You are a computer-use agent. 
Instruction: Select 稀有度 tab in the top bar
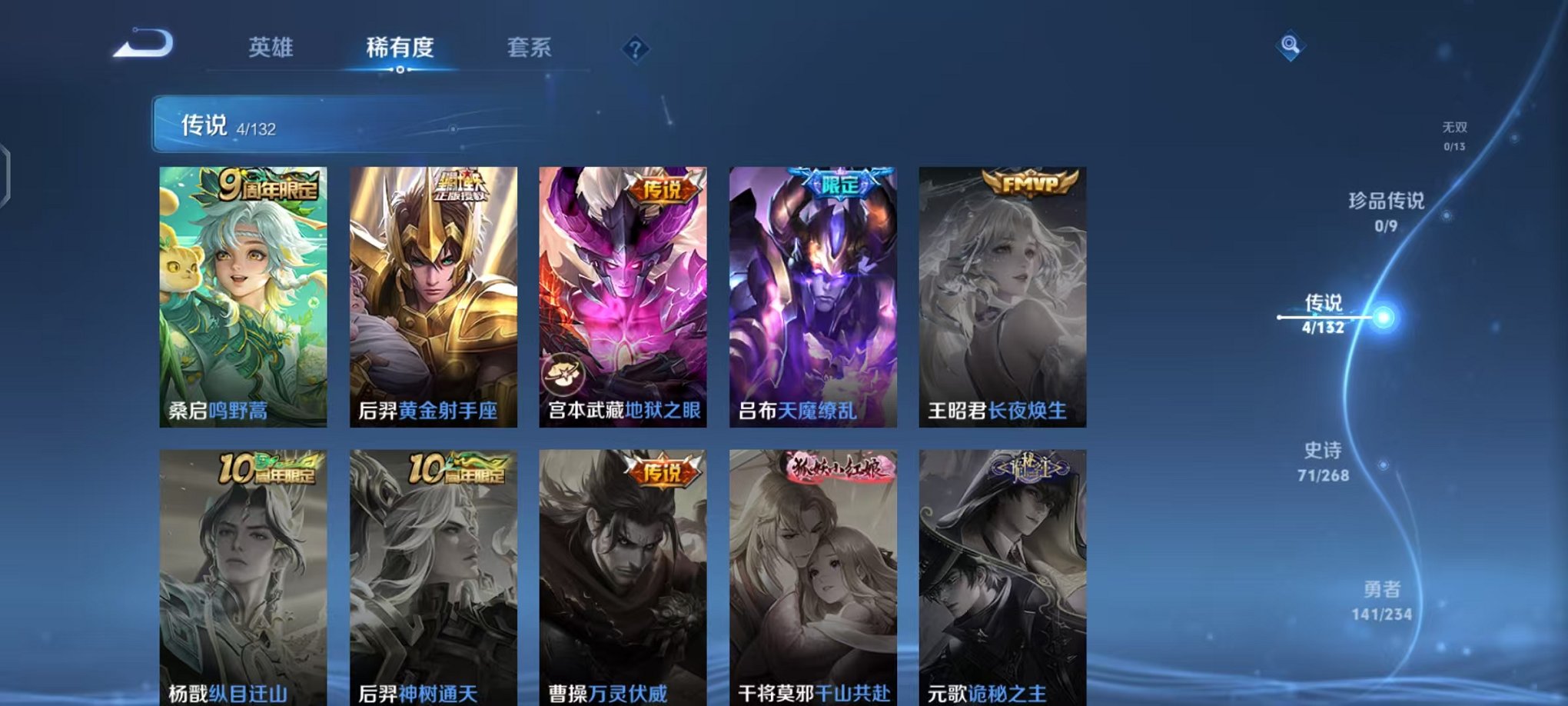pyautogui.click(x=398, y=48)
